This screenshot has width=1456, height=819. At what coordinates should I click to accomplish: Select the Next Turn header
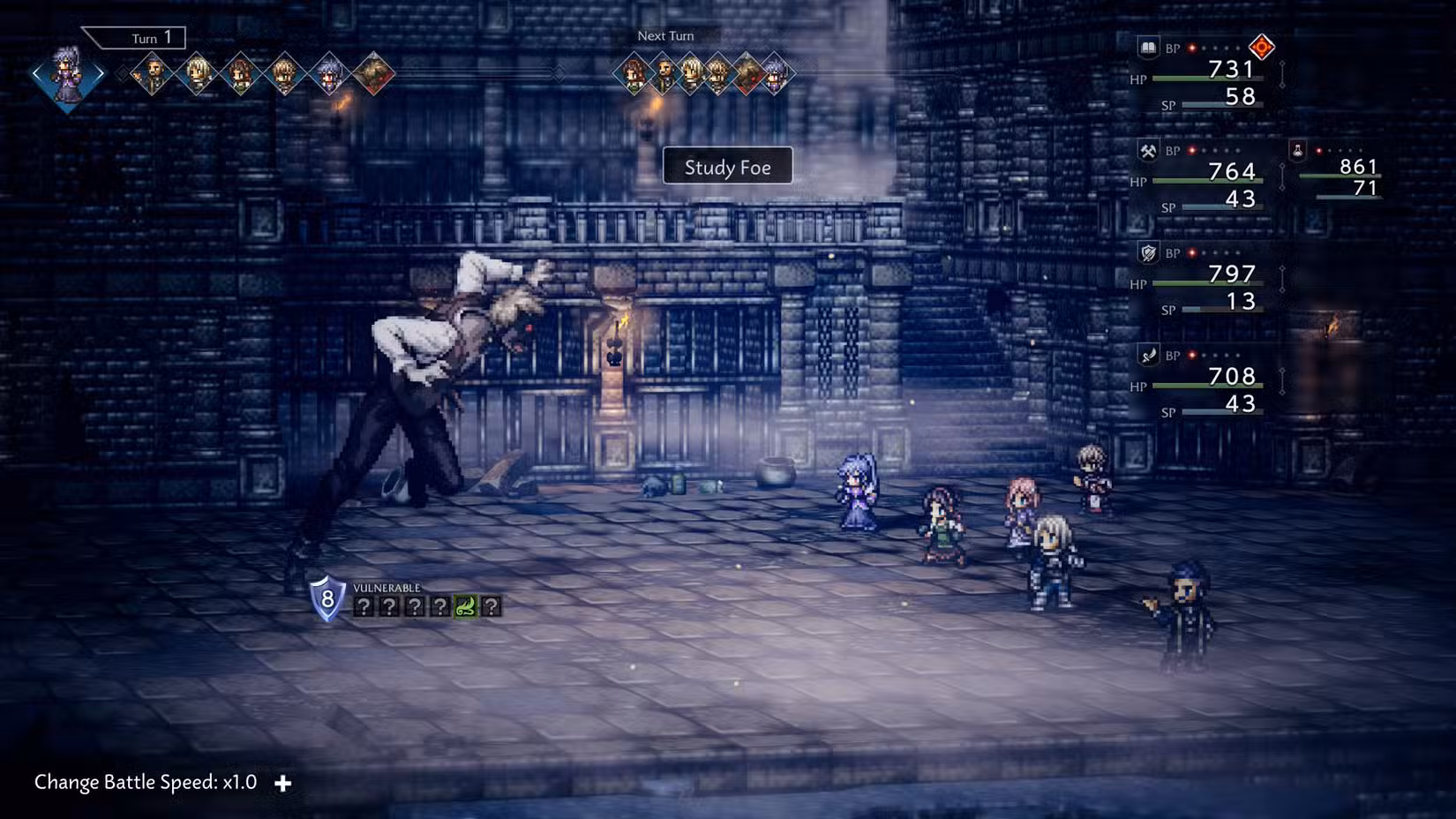tap(664, 35)
